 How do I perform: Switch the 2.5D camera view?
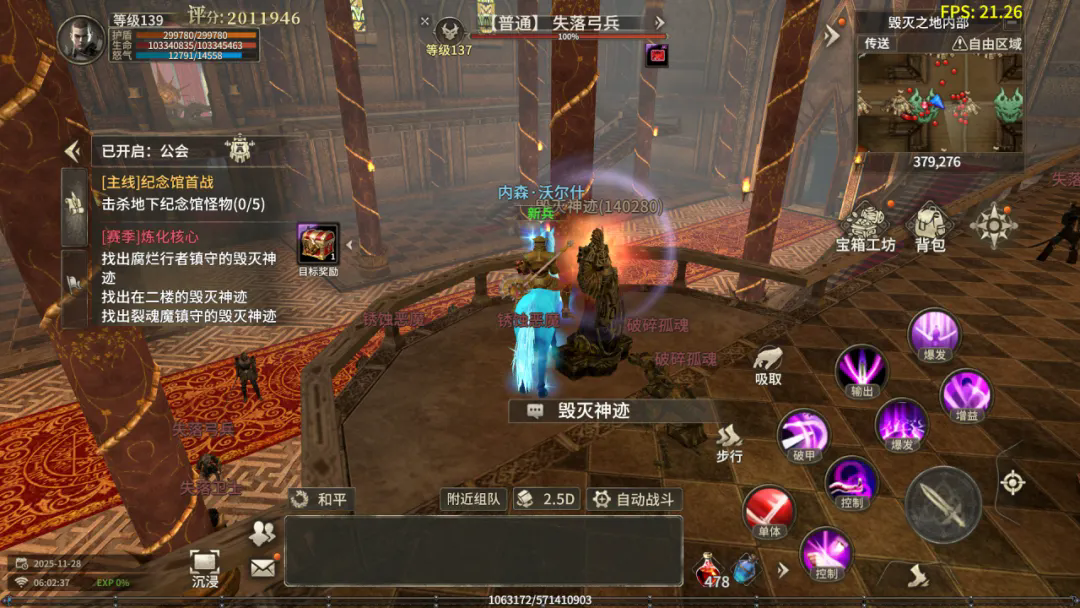point(547,499)
